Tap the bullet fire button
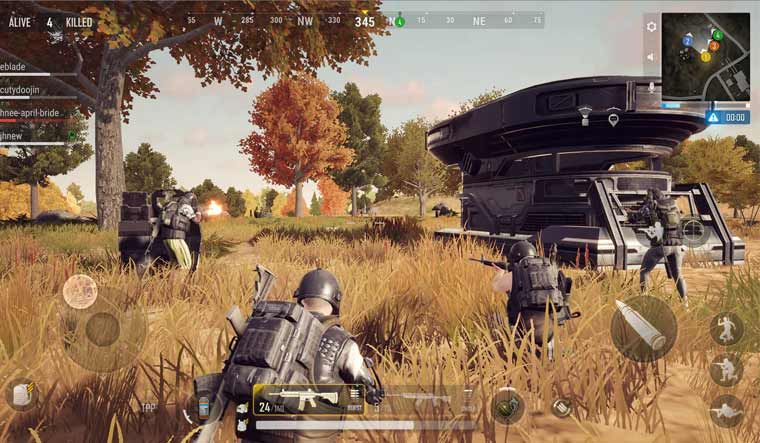The width and height of the screenshot is (760, 443). point(643,328)
